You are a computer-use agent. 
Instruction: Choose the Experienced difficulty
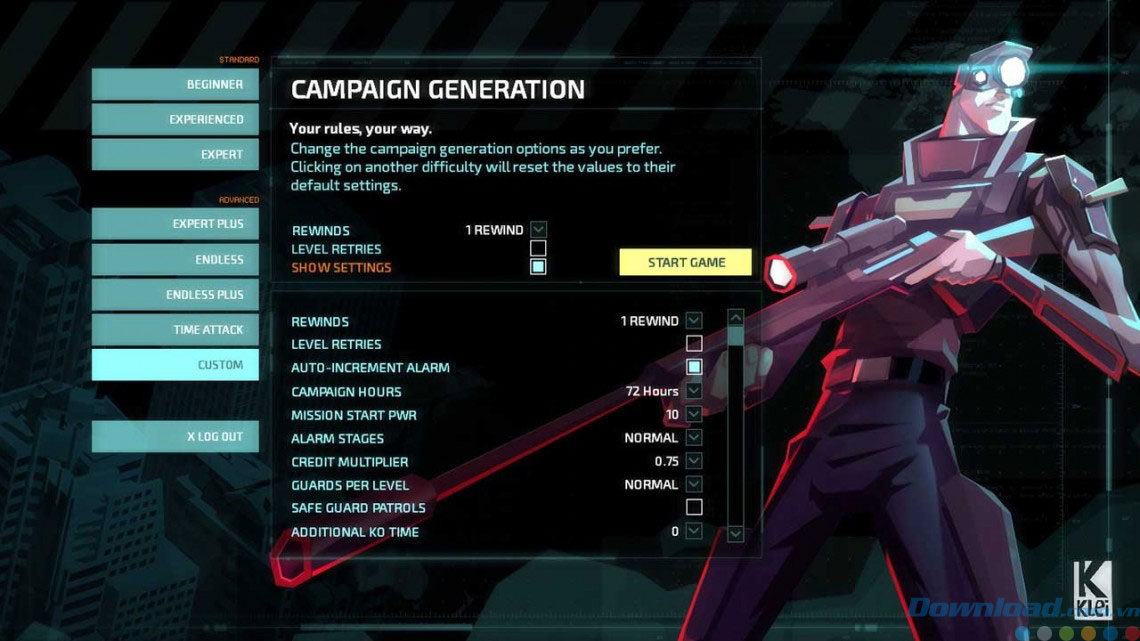(175, 120)
